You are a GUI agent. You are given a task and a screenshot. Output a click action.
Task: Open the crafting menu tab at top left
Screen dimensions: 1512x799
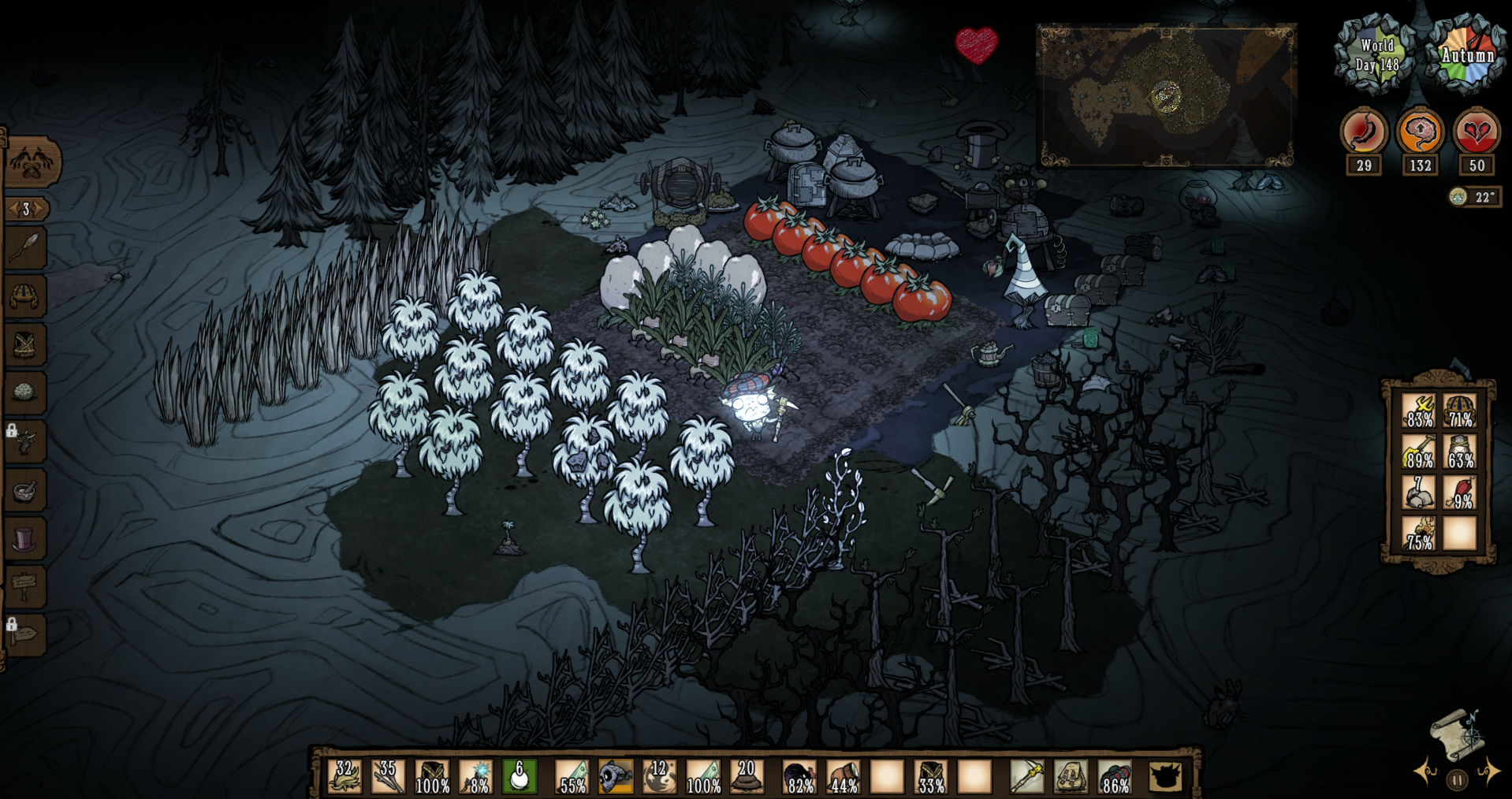[32, 162]
